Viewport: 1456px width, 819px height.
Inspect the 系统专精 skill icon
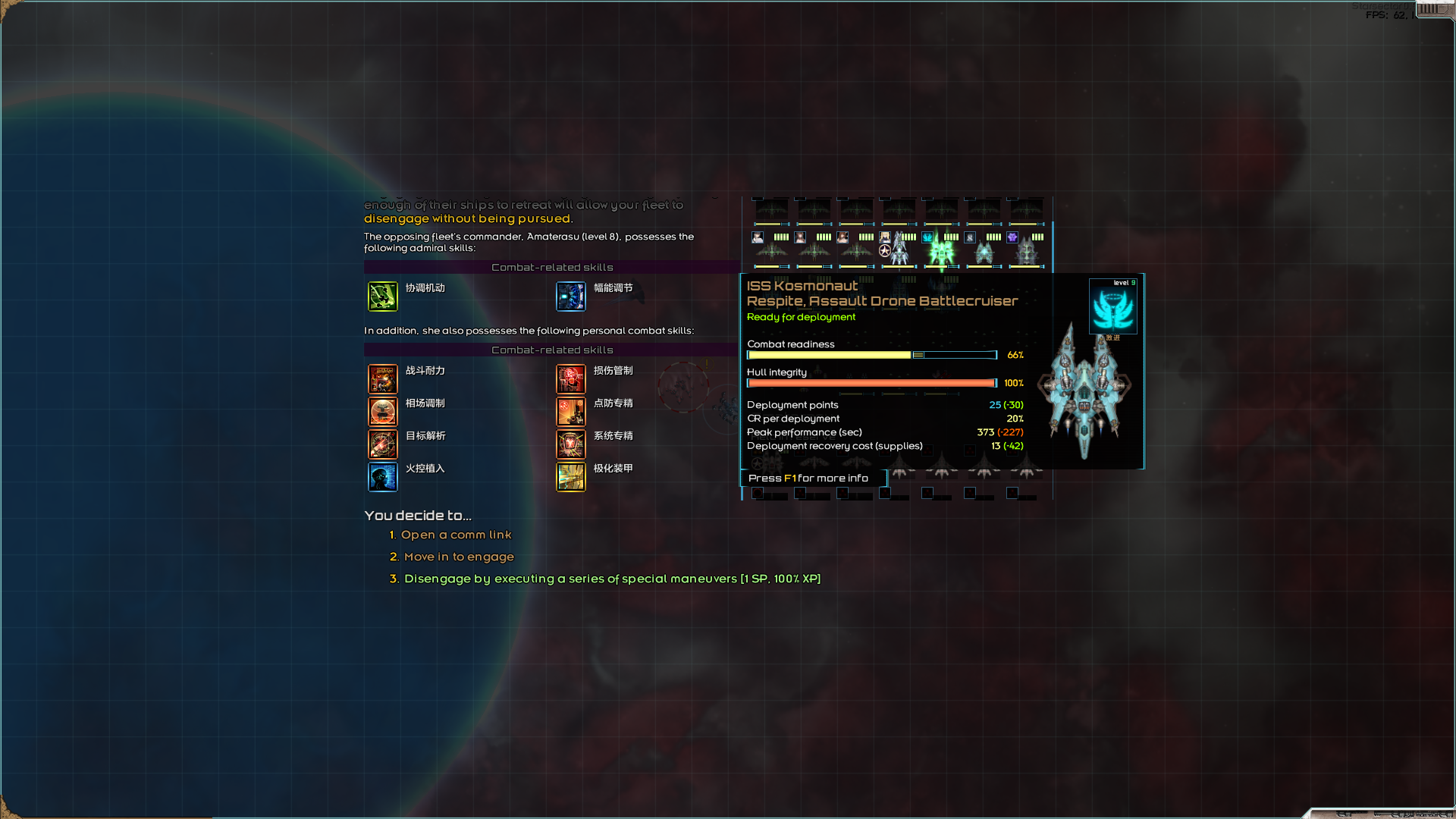click(571, 444)
